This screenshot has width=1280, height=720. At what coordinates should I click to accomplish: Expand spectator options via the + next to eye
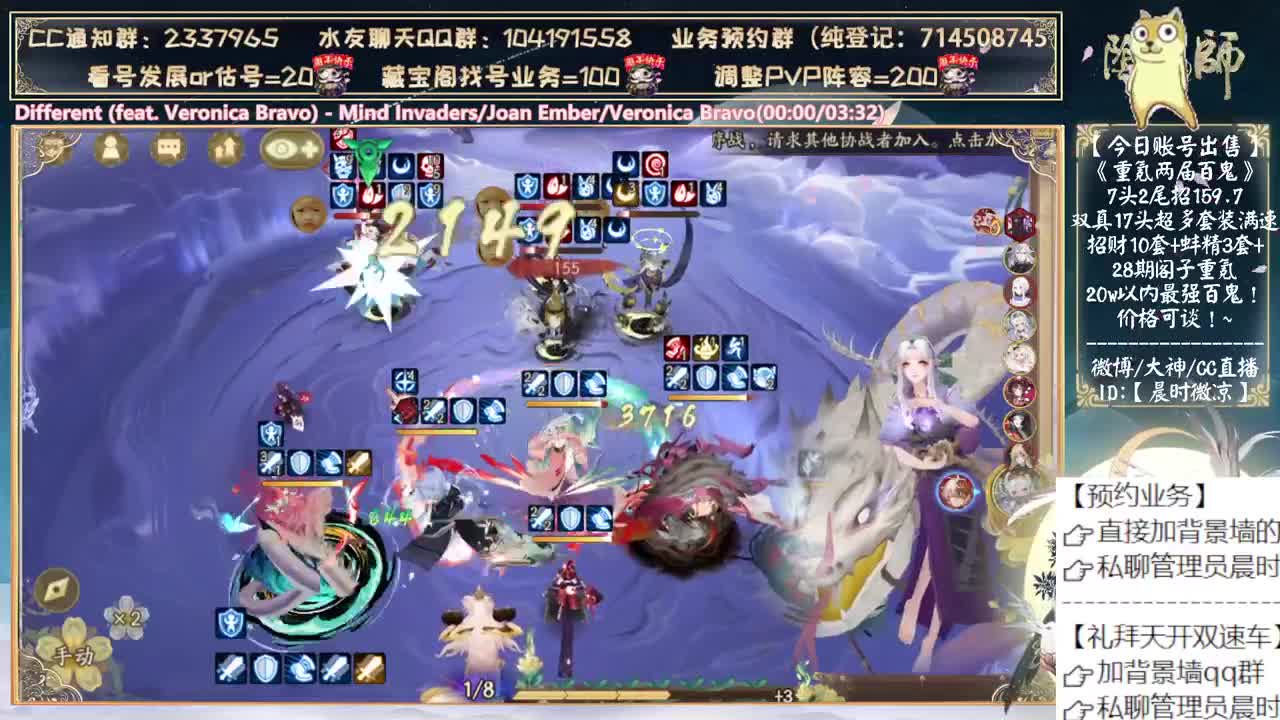(310, 150)
